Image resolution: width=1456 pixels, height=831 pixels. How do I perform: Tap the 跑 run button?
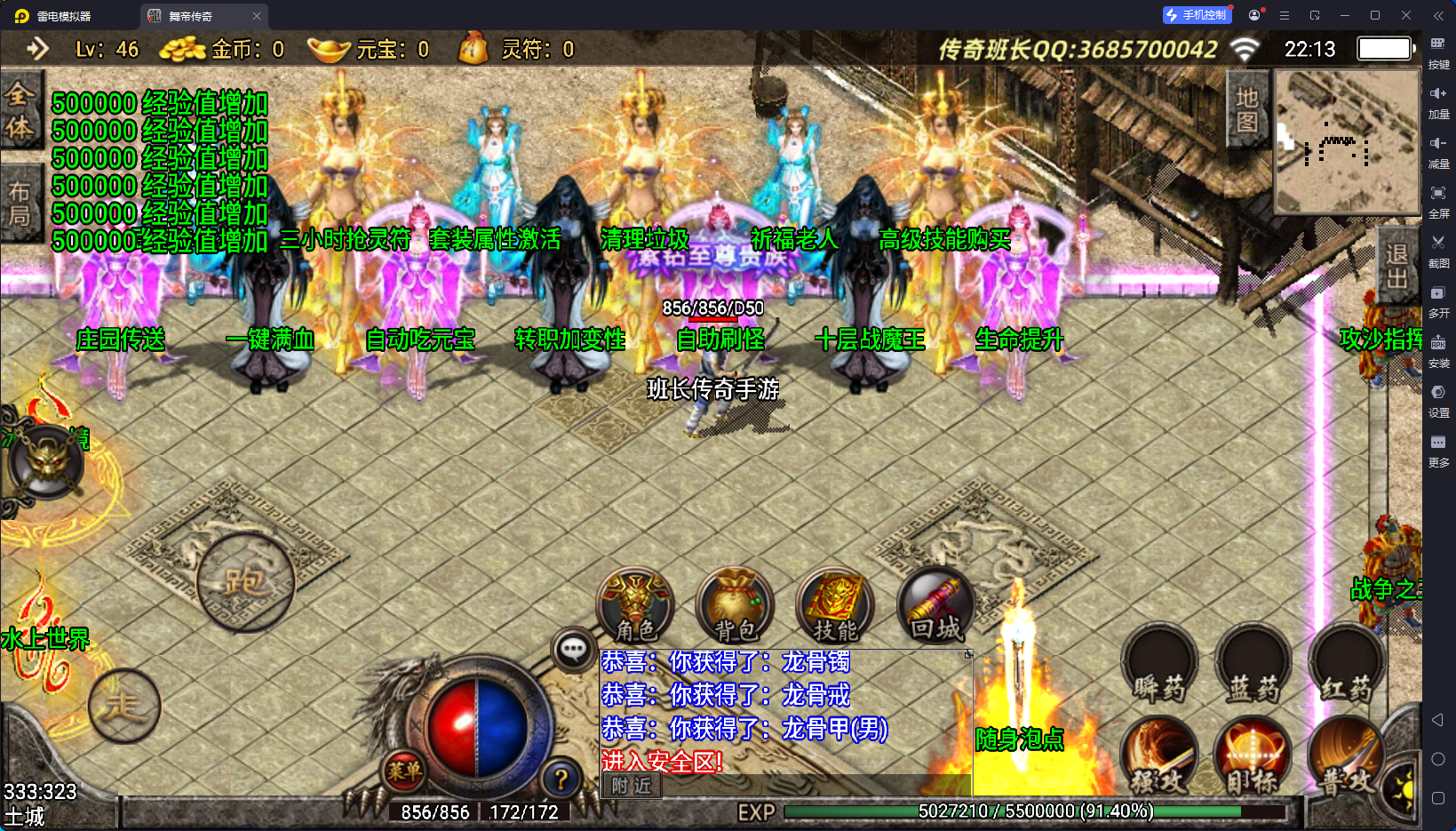[x=245, y=582]
